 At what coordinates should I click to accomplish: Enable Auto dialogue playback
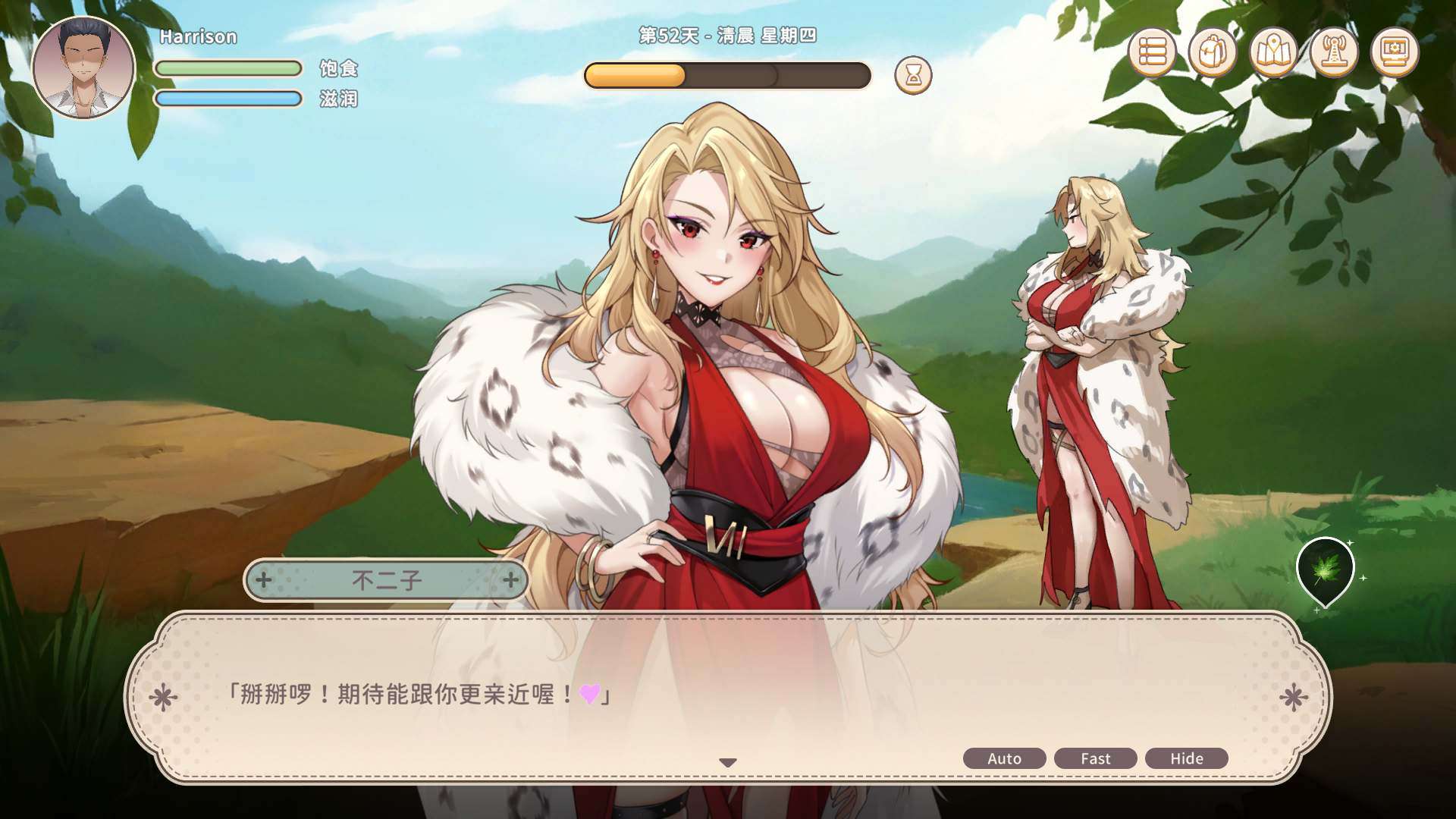click(1004, 758)
